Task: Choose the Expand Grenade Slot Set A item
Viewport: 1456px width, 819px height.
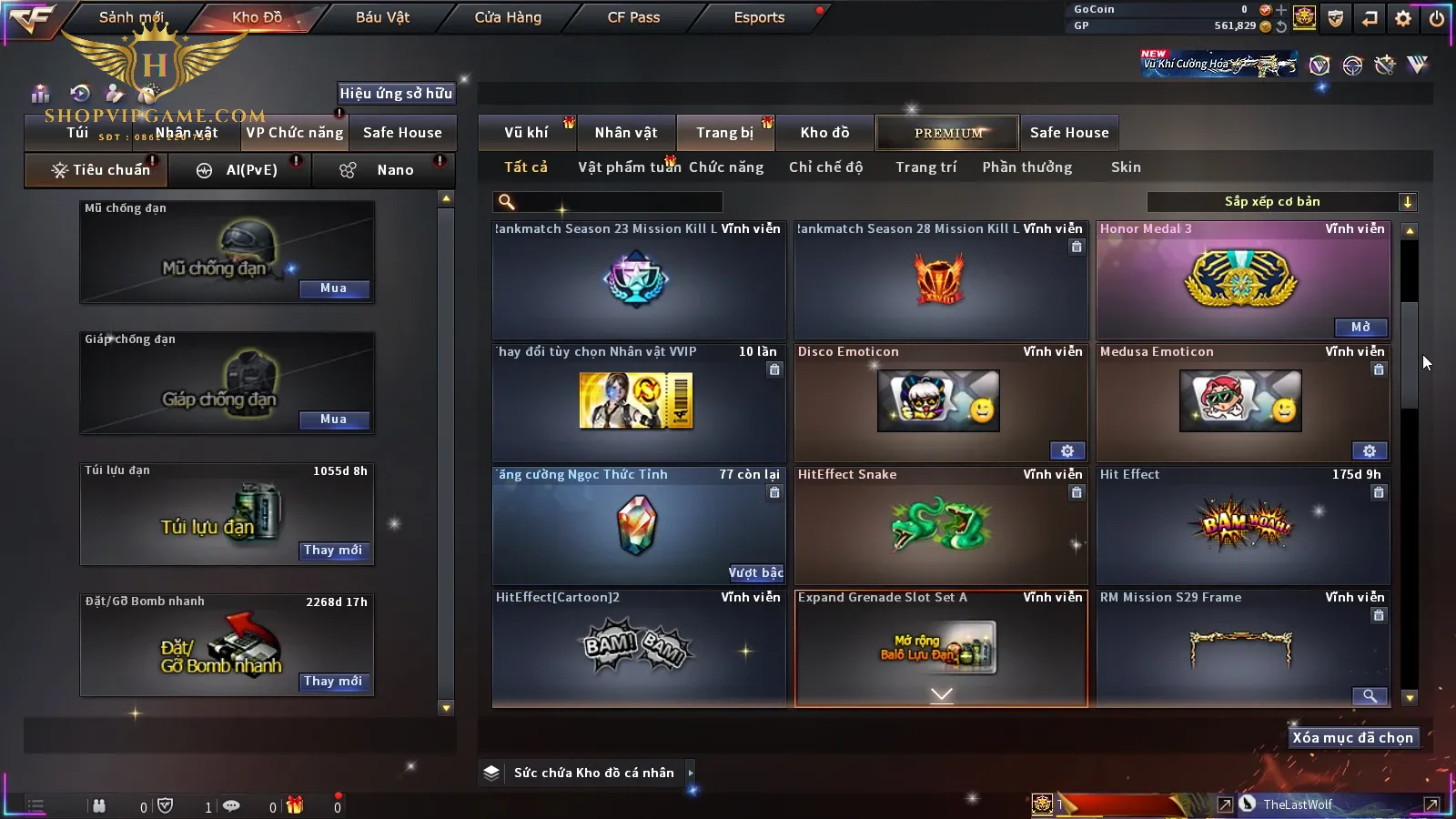Action: point(940,648)
